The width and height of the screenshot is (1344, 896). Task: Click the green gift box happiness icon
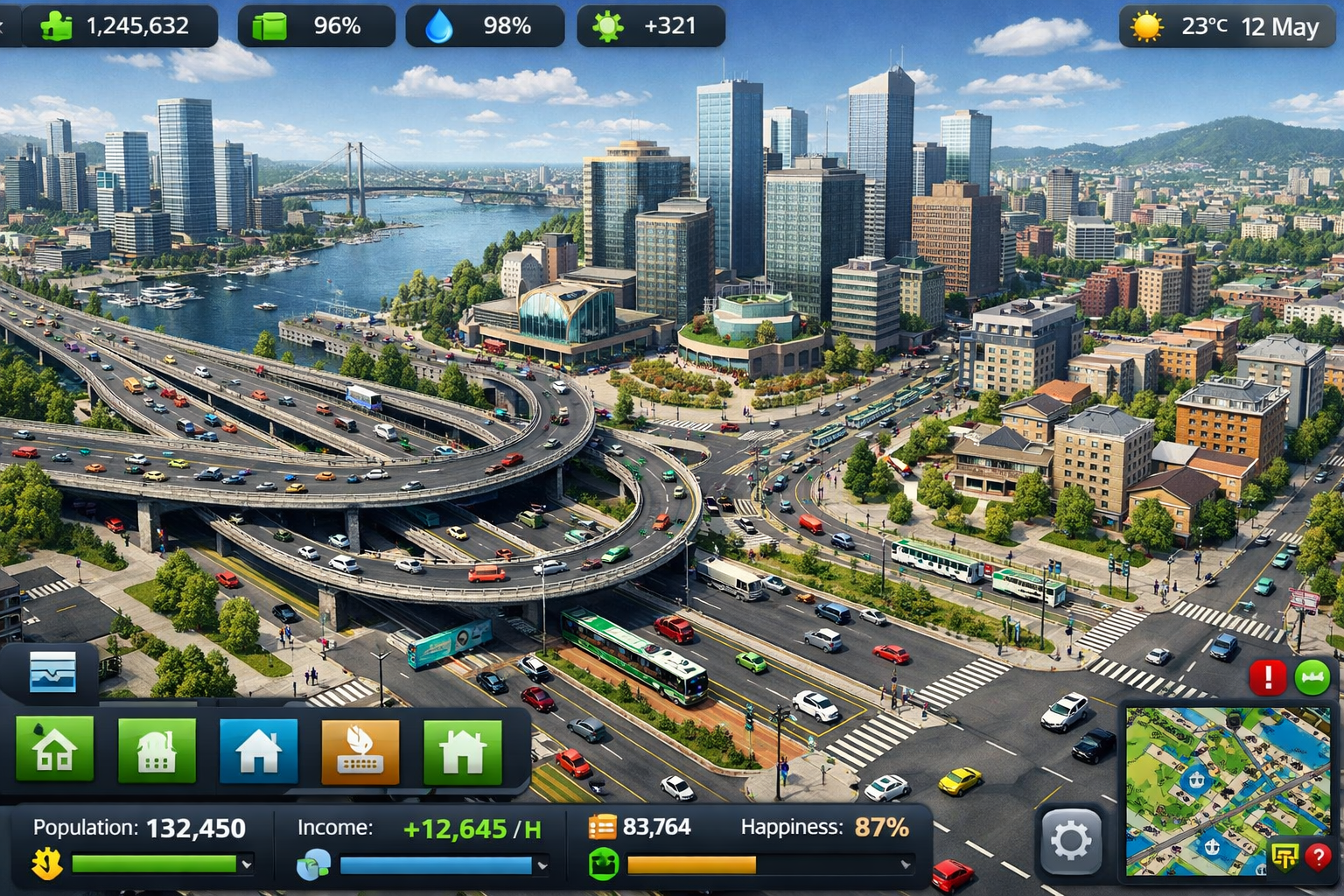604,864
